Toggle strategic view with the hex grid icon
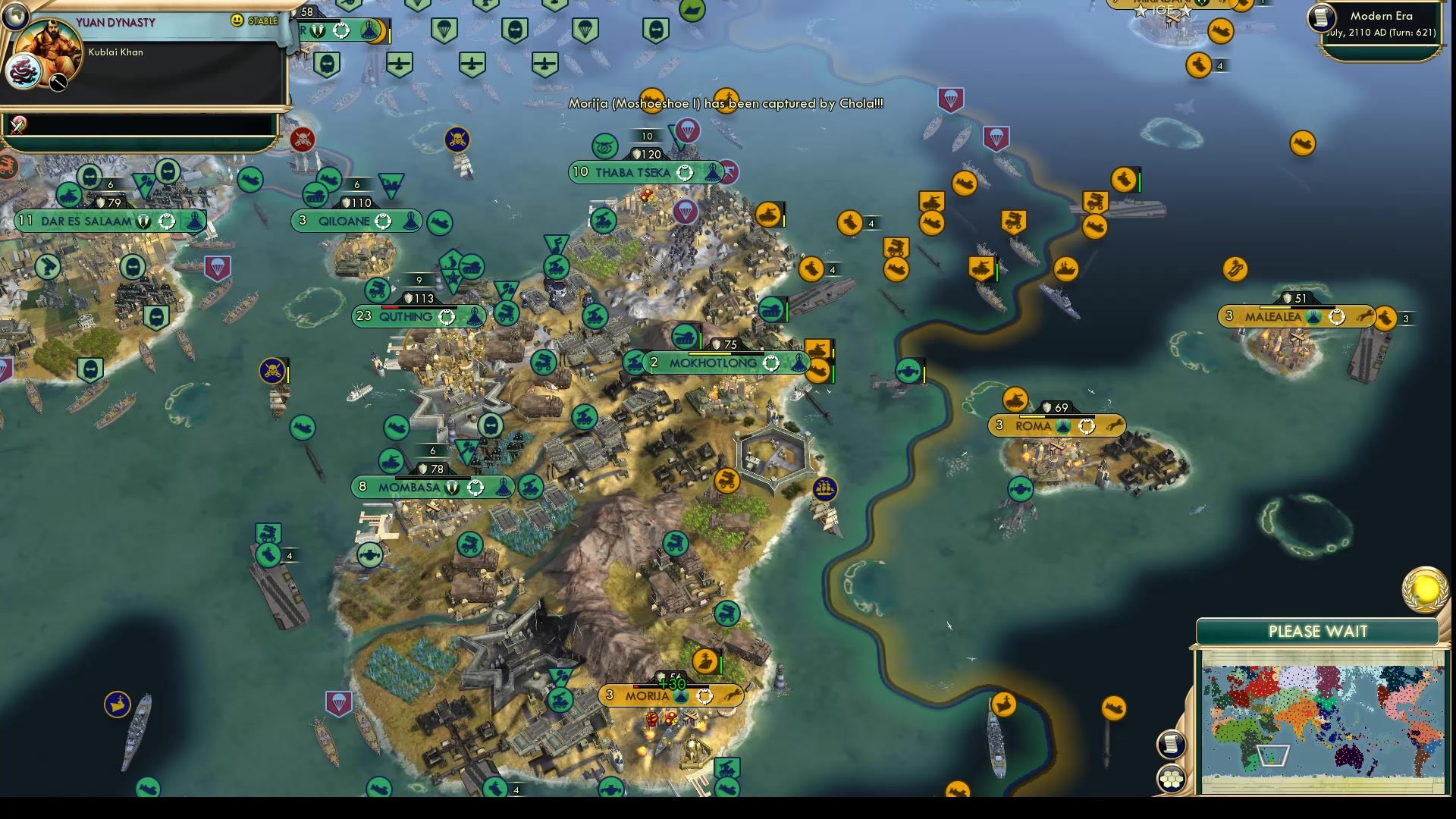The image size is (1456, 819). pos(1170,776)
